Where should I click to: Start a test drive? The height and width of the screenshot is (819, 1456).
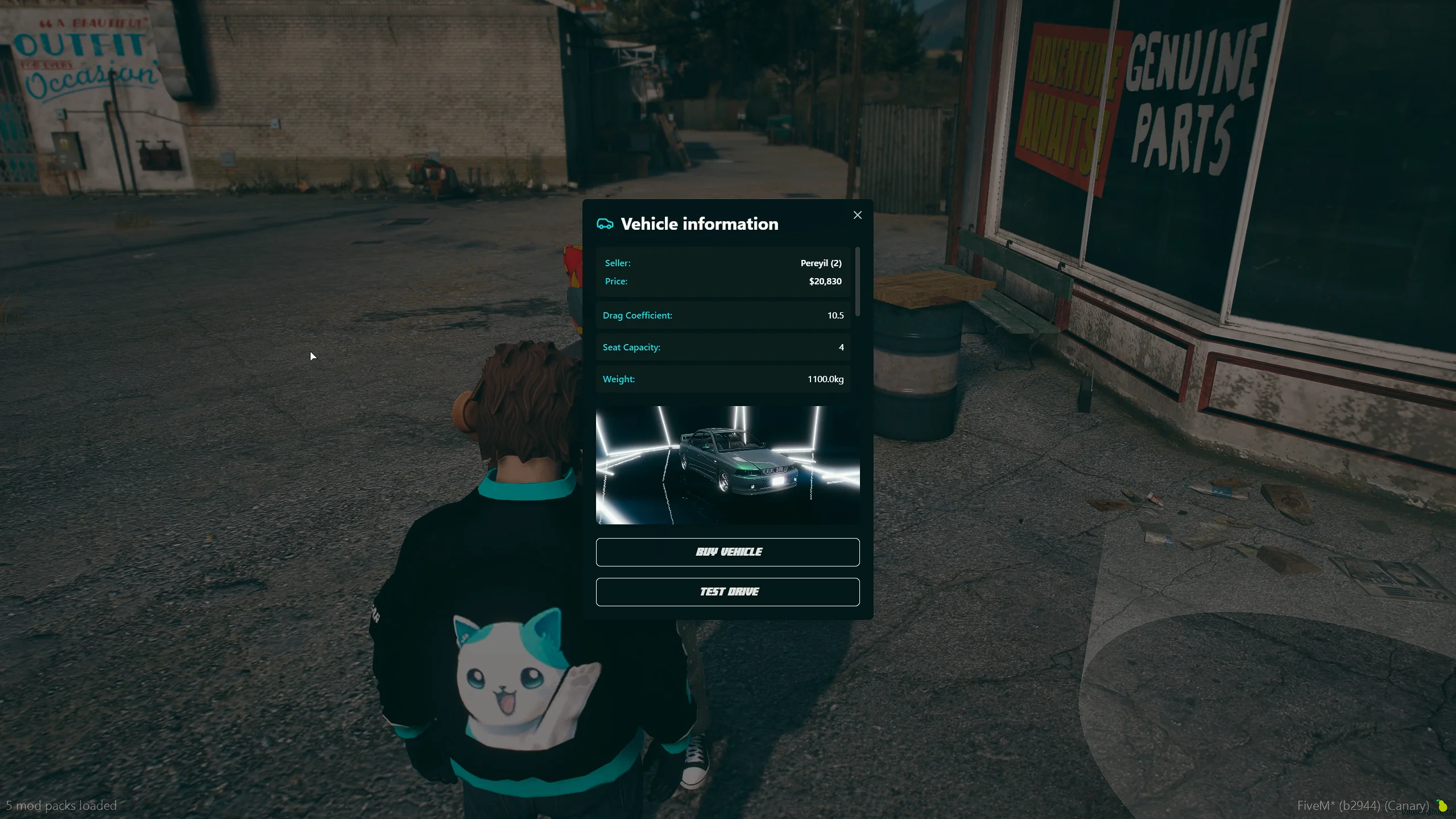tap(727, 591)
